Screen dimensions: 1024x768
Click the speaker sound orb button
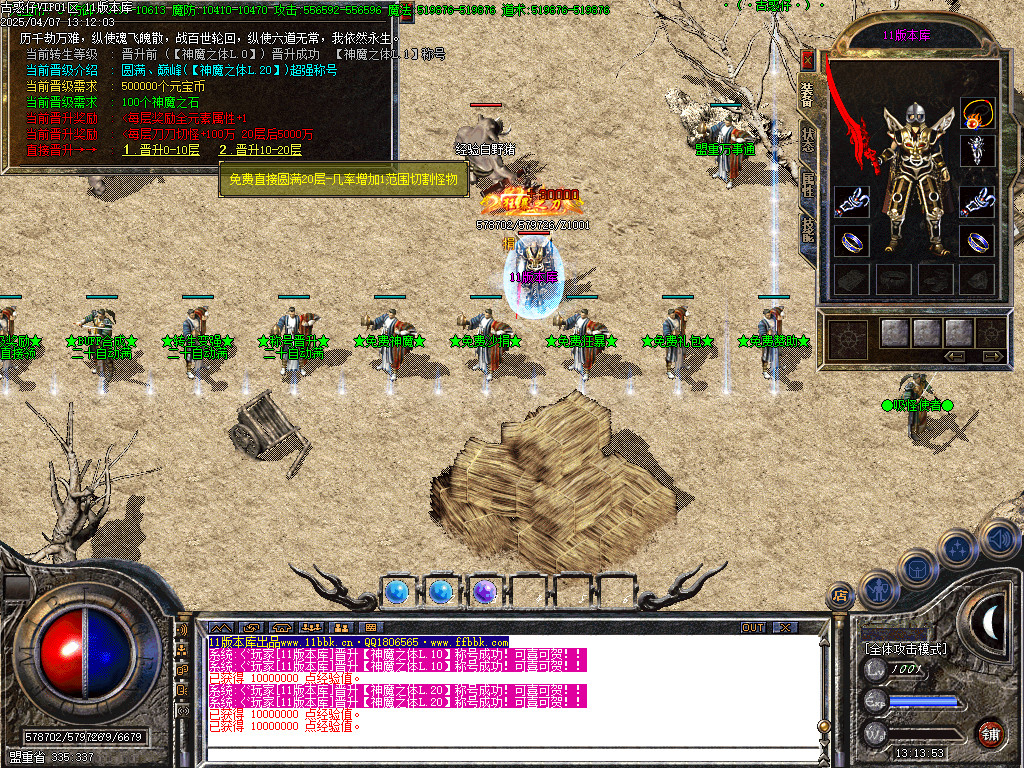[x=1000, y=540]
